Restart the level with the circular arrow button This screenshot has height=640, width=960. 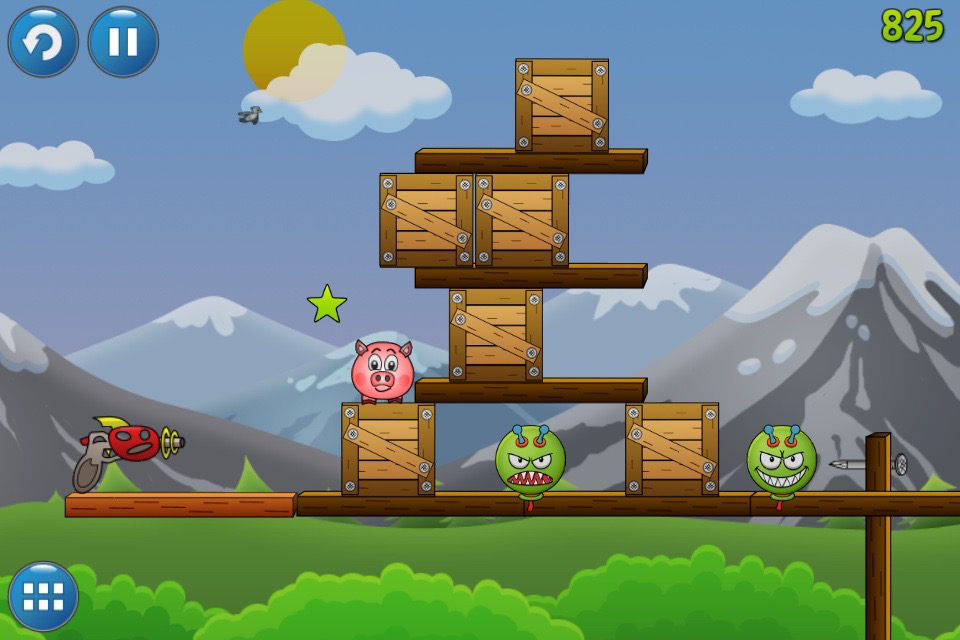[x=43, y=42]
